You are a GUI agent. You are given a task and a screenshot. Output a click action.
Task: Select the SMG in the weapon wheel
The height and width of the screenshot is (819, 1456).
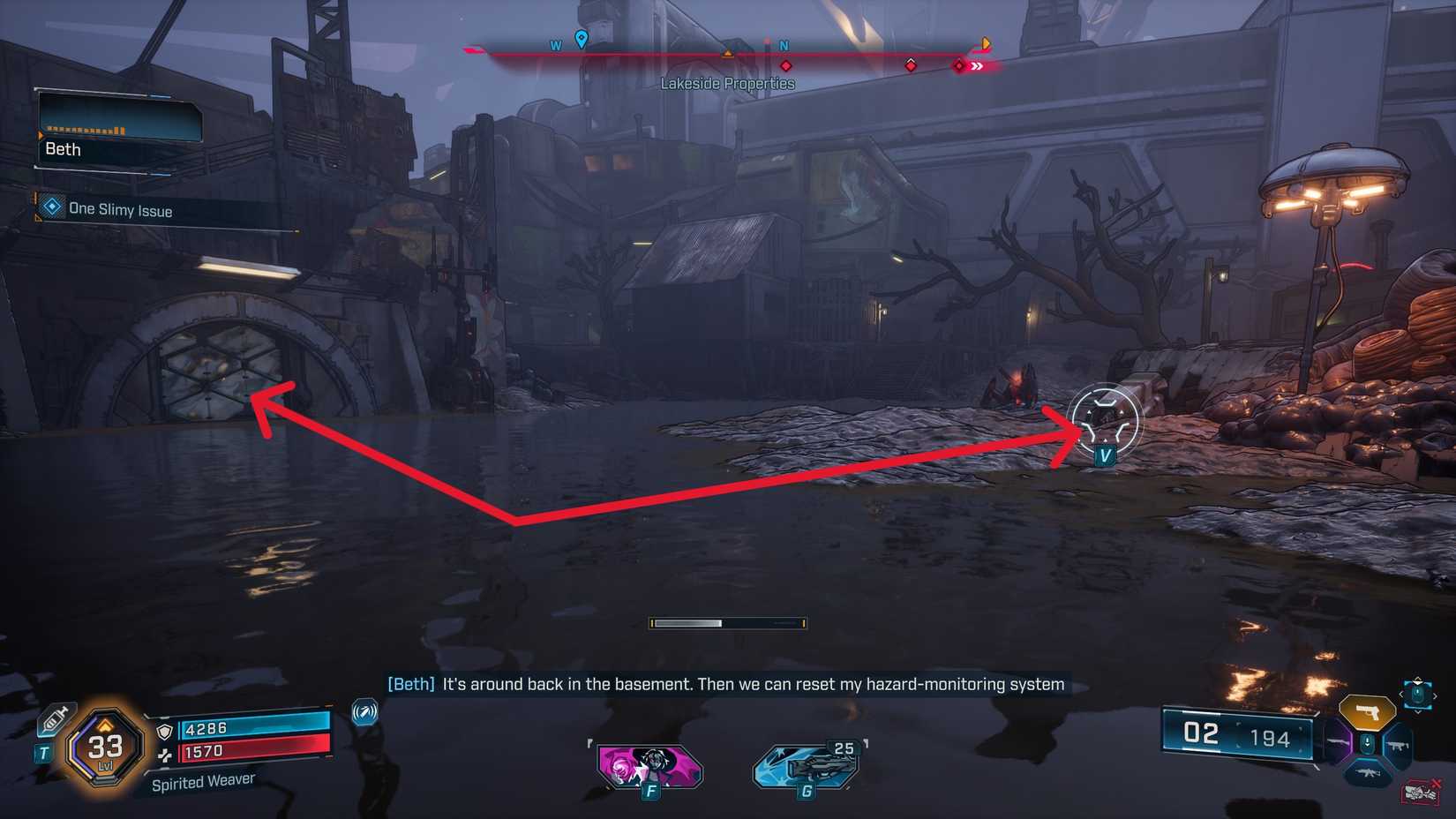pyautogui.click(x=1398, y=745)
